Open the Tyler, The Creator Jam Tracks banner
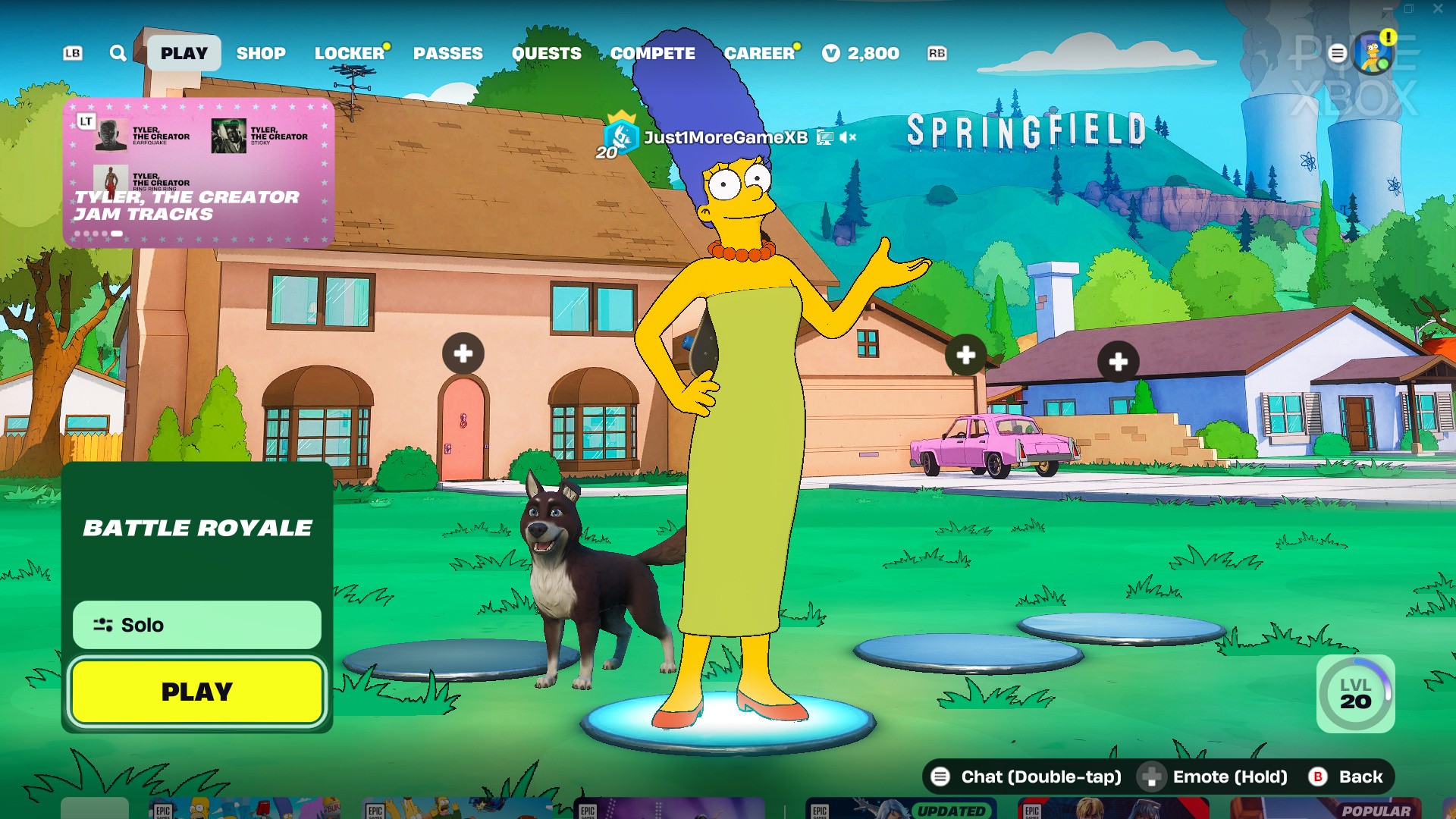 pyautogui.click(x=199, y=173)
